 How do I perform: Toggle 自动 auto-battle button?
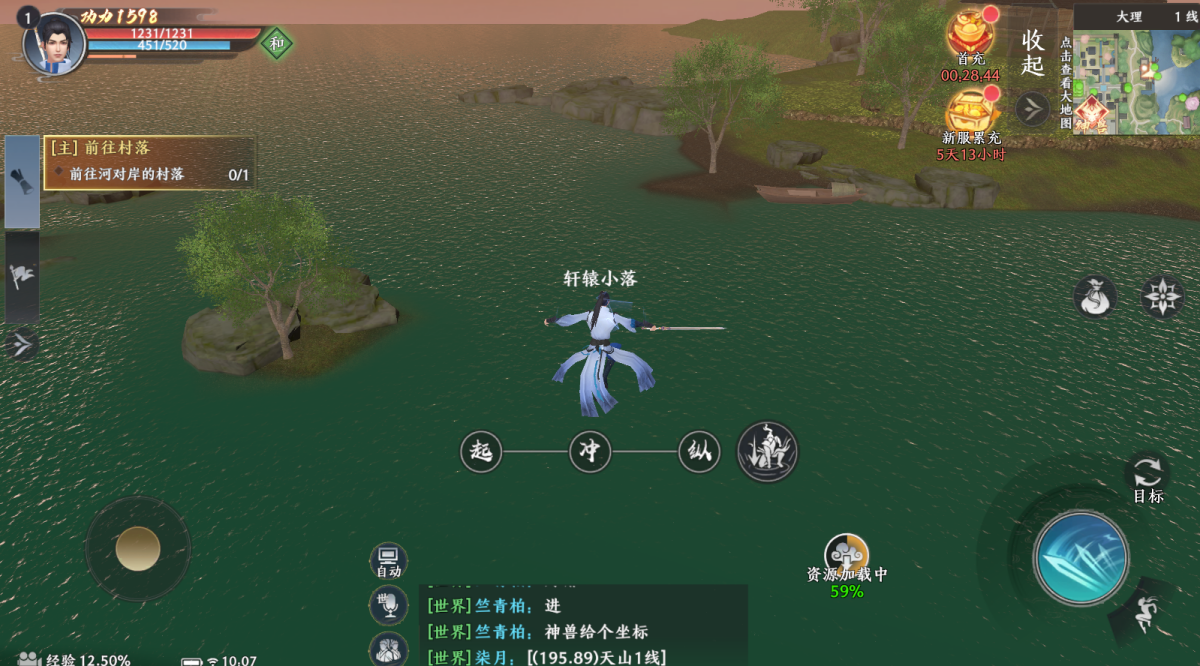(x=388, y=561)
